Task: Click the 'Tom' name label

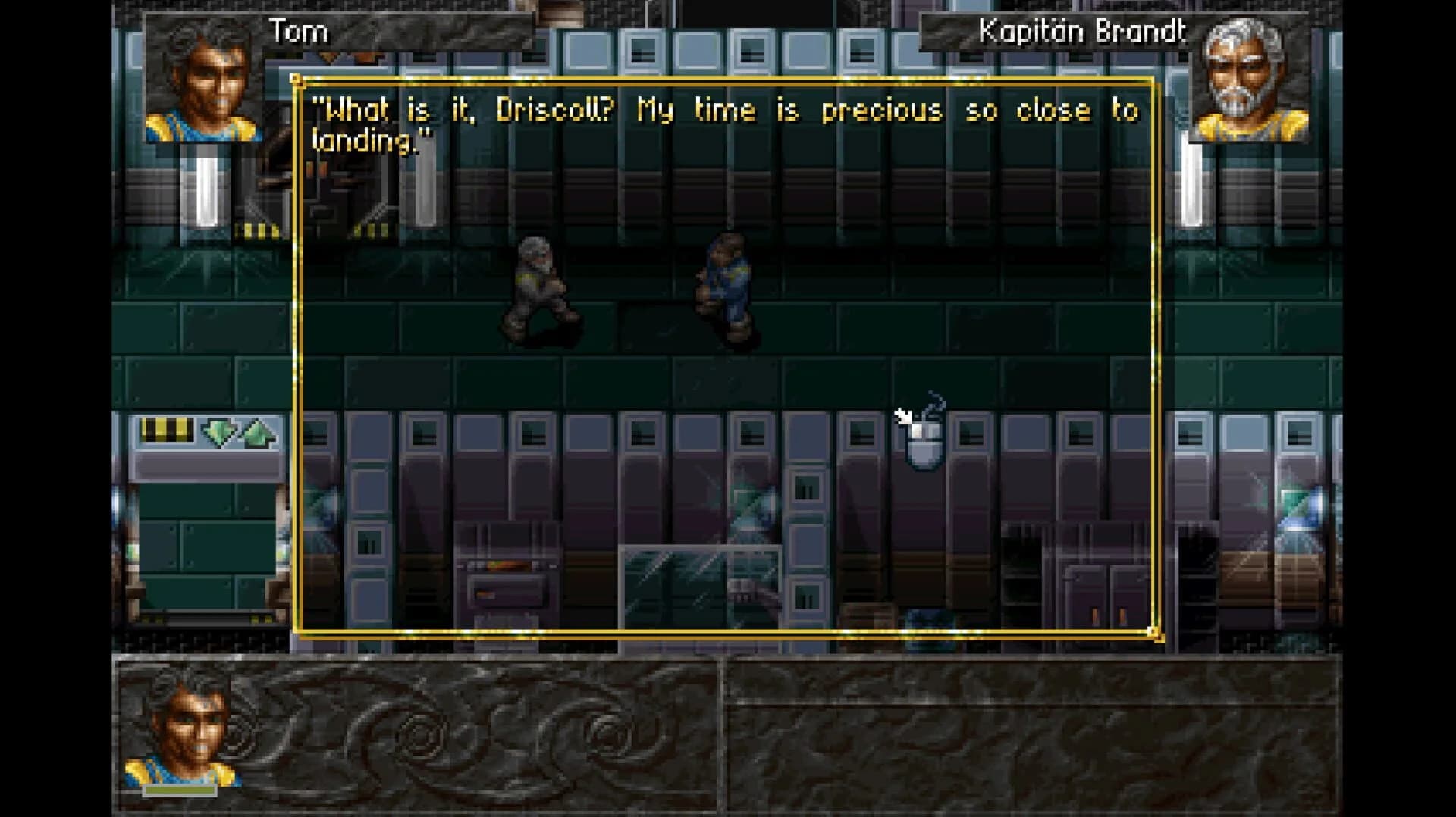Action: tap(298, 32)
